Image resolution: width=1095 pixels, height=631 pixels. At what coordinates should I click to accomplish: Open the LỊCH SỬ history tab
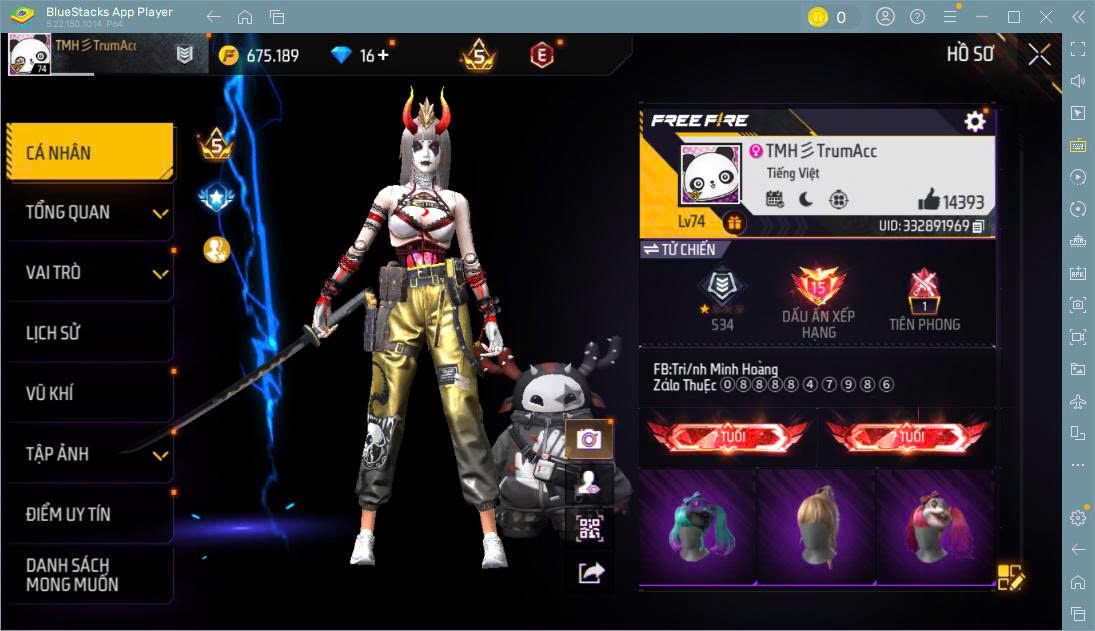pos(90,333)
